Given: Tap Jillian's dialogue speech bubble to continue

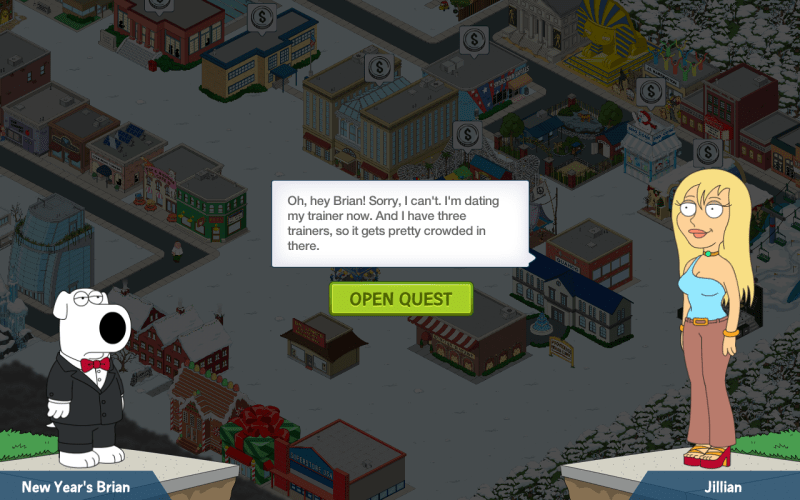Looking at the screenshot, I should click(x=400, y=223).
